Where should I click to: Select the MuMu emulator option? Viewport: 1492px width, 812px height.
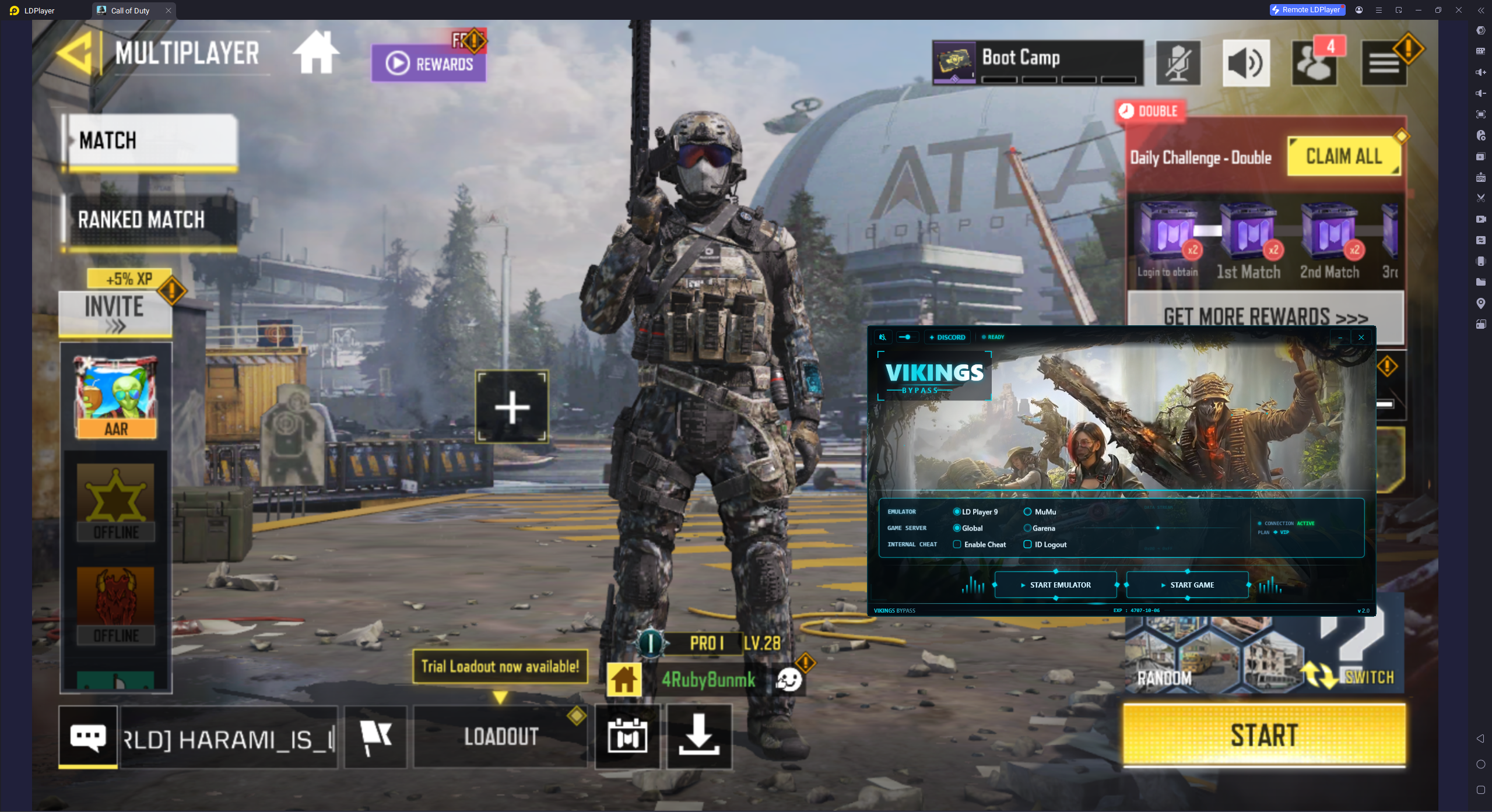[x=1027, y=511]
